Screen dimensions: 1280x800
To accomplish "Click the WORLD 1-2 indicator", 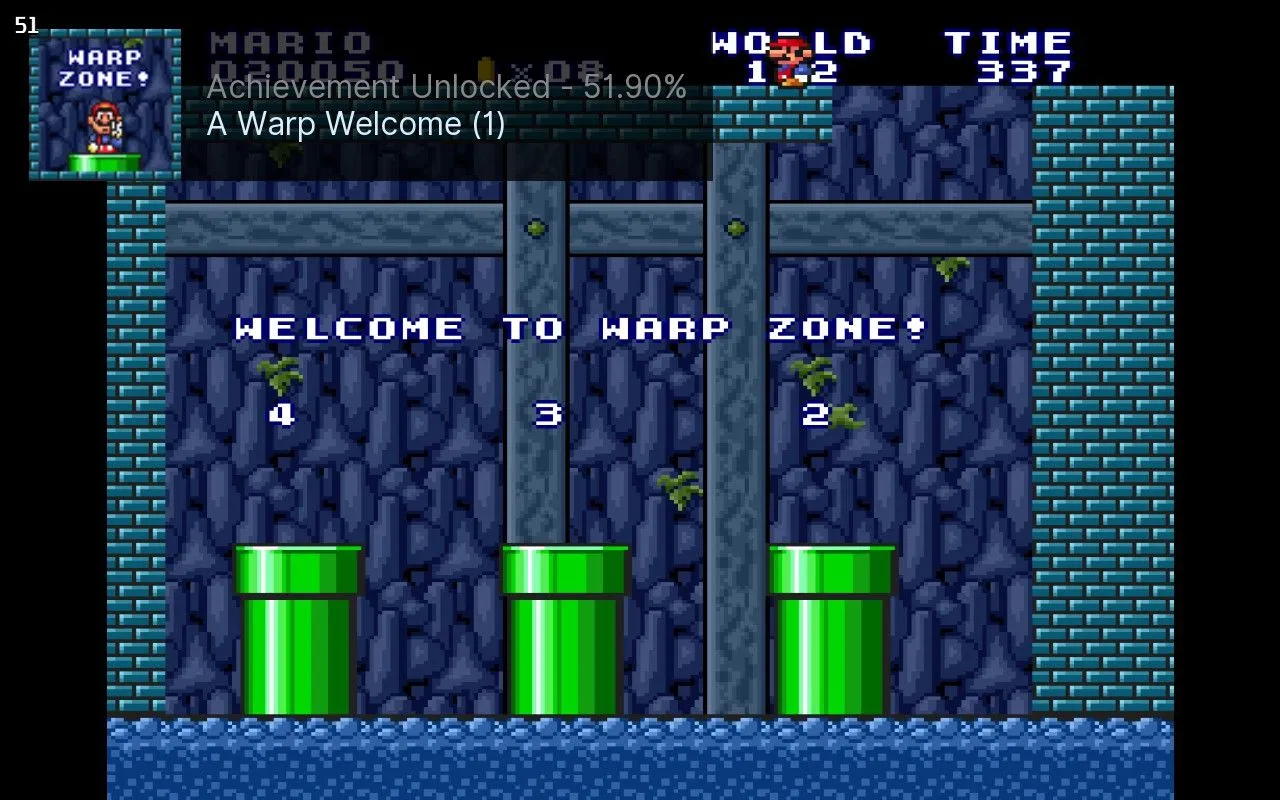I will click(x=790, y=55).
